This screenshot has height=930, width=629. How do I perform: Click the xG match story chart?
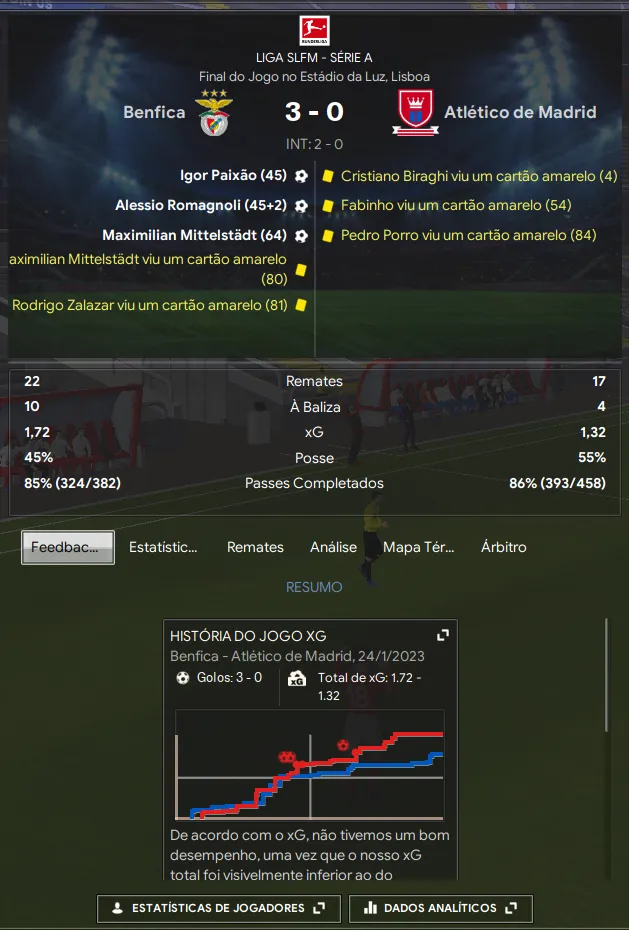(x=309, y=765)
